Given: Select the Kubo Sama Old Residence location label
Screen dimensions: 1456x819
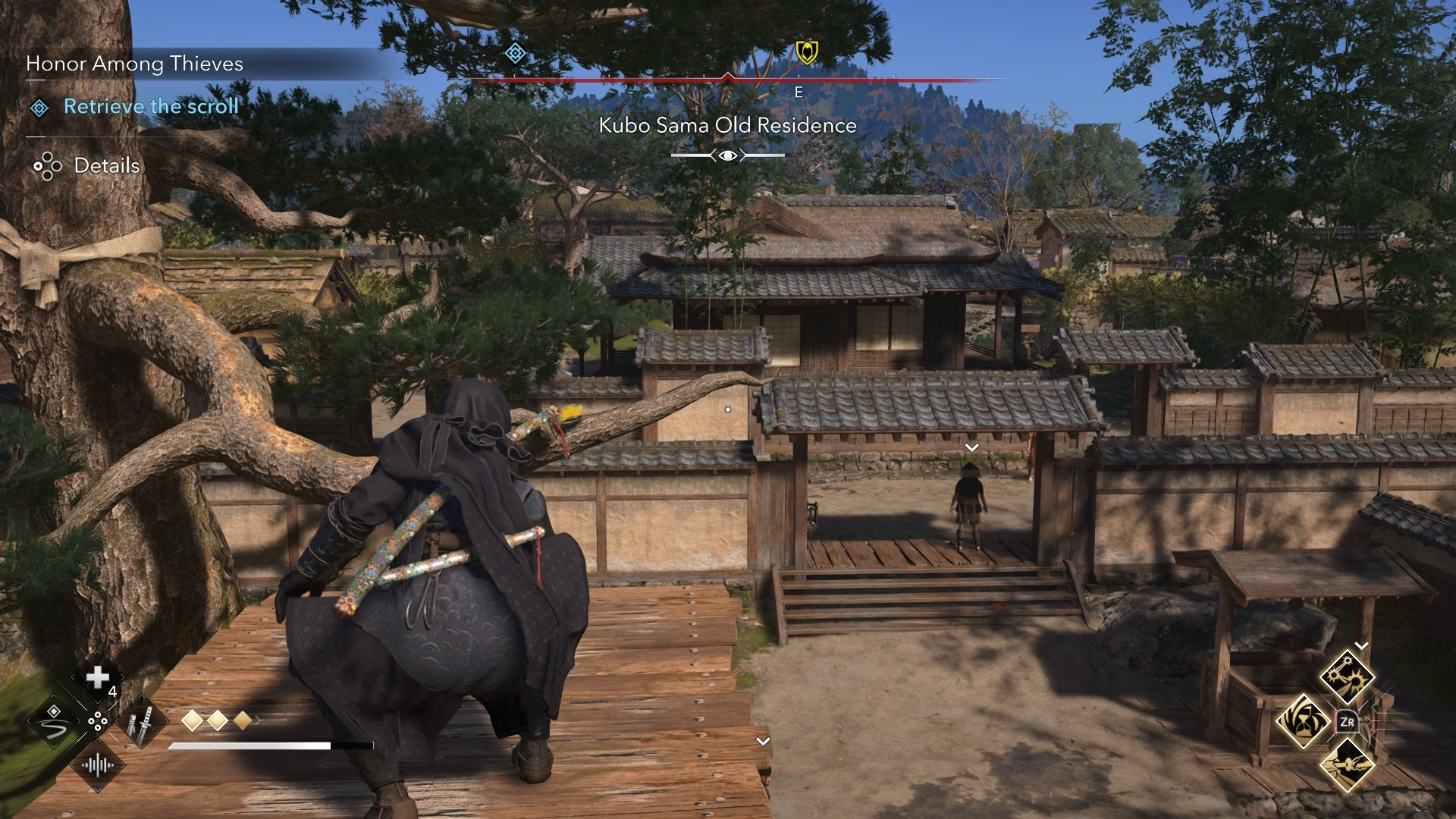Looking at the screenshot, I should 727,126.
